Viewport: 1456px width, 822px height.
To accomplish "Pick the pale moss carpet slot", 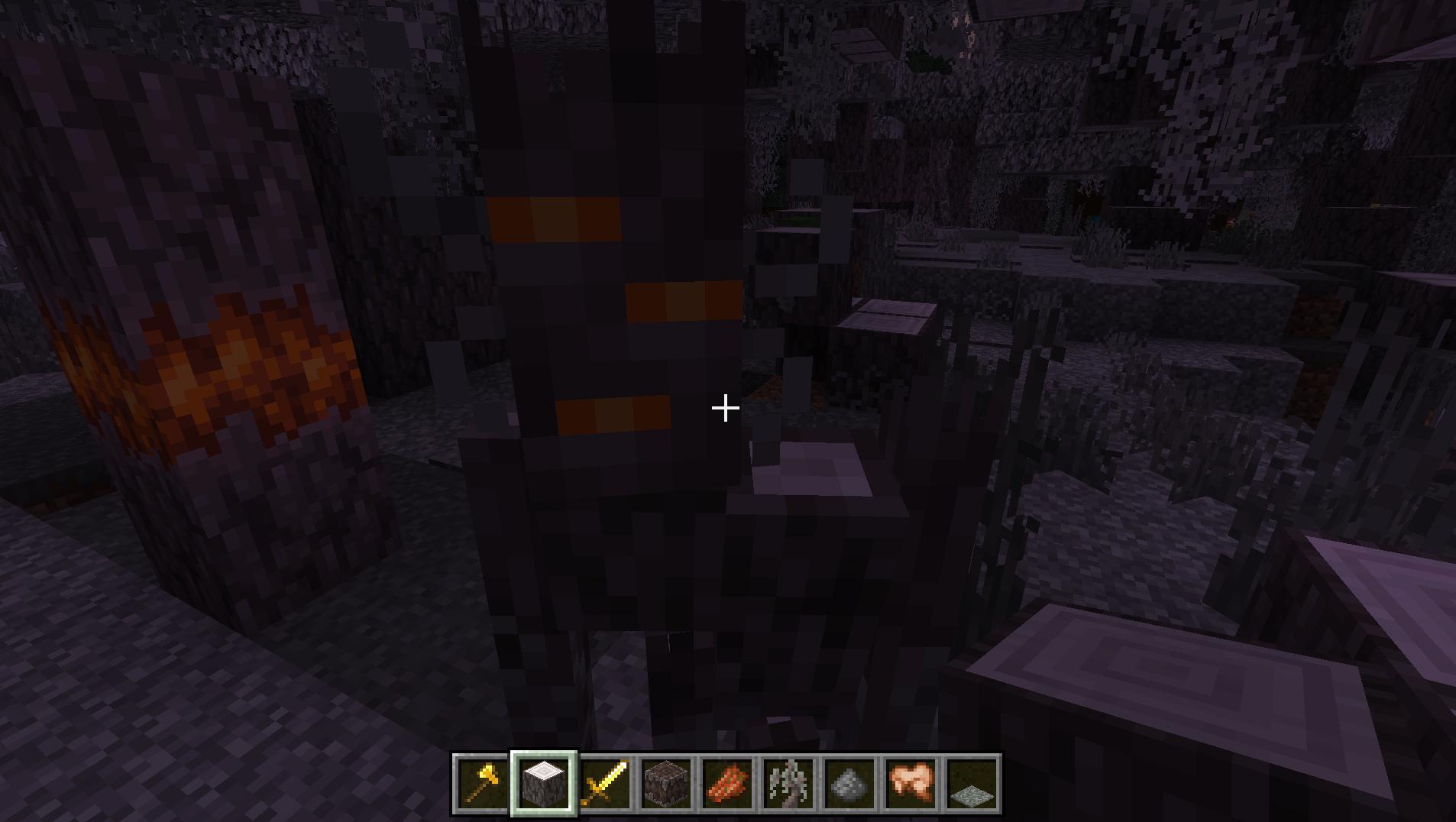I will coord(971,784).
